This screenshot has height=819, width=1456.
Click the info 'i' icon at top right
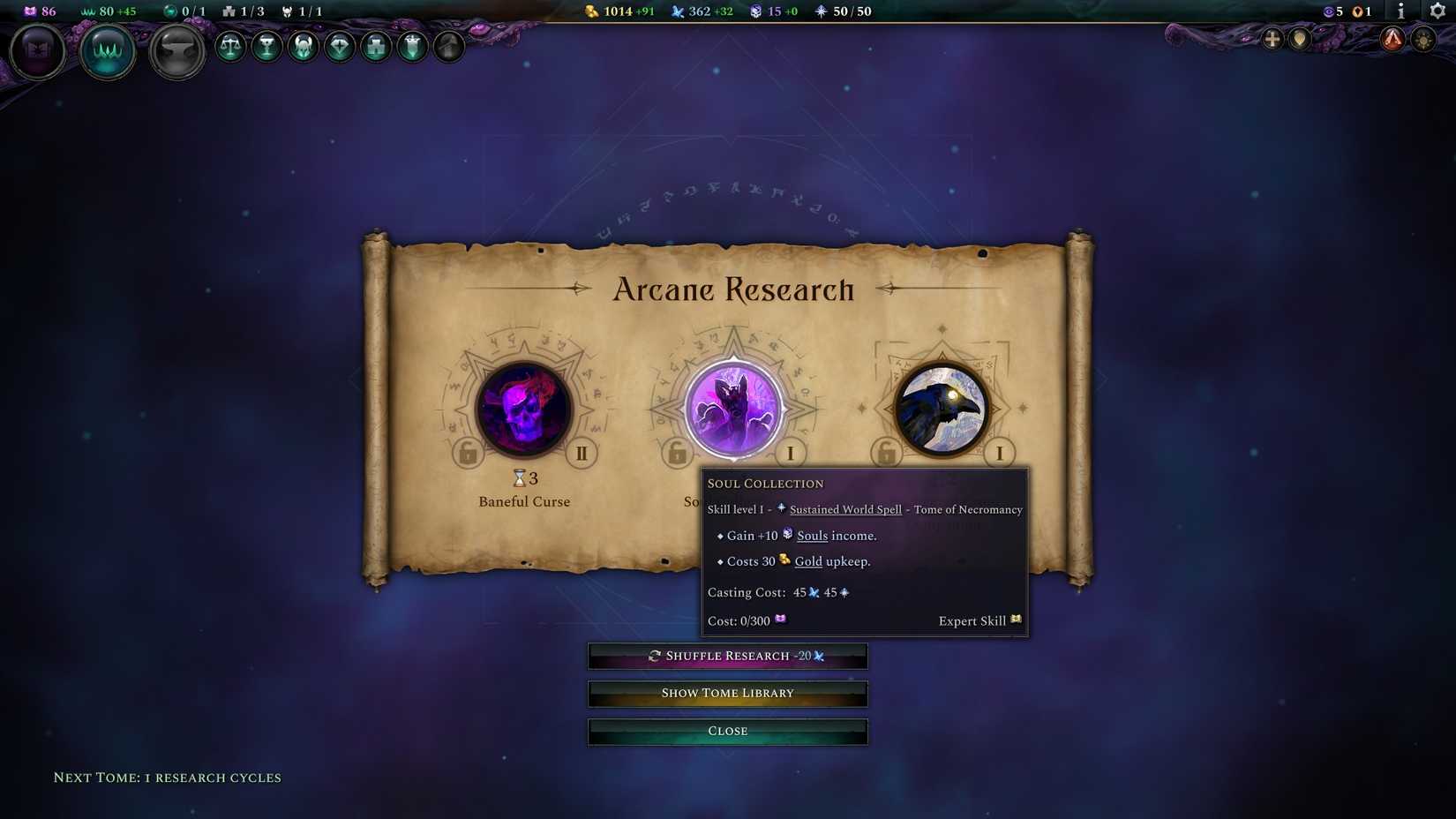(x=1400, y=12)
